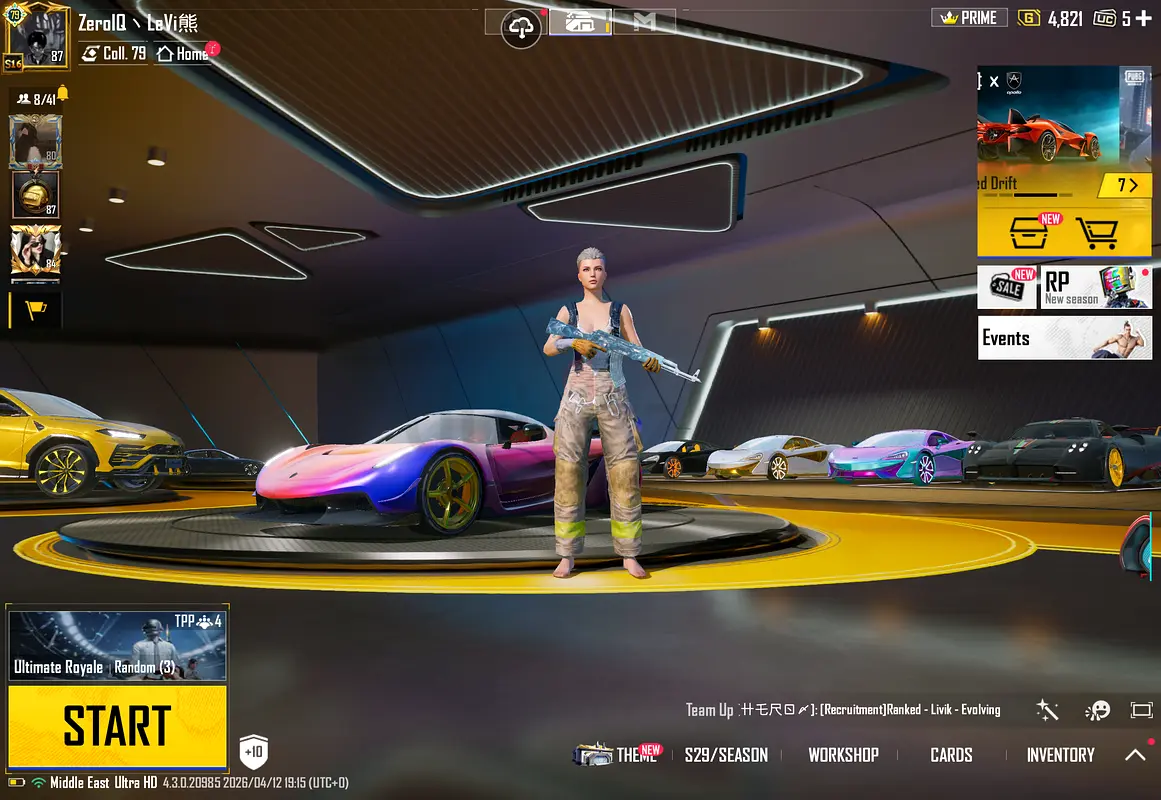Open the Sale offers
This screenshot has height=800, width=1161.
point(1007,287)
